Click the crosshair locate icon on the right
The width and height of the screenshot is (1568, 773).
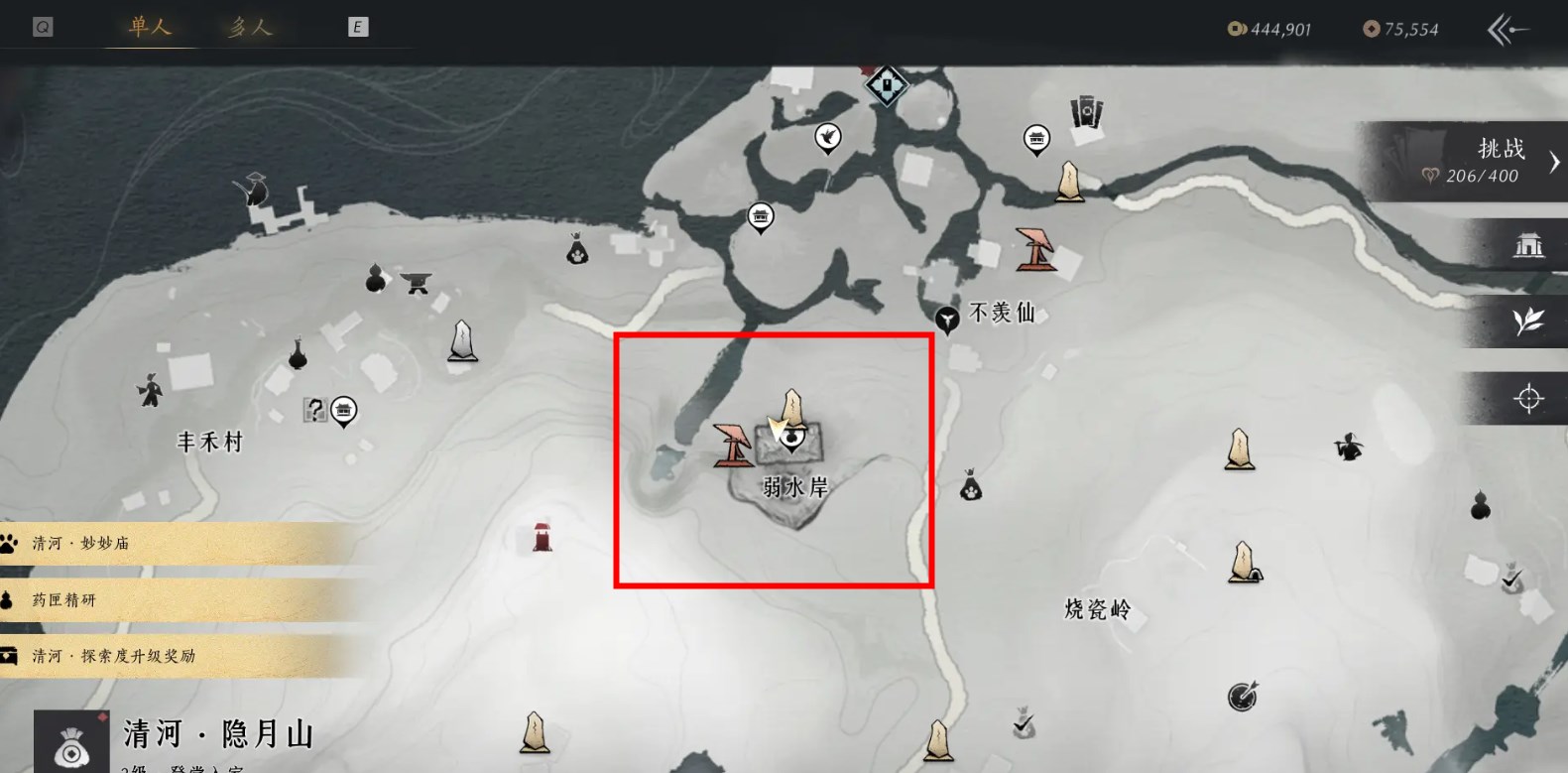click(1528, 397)
